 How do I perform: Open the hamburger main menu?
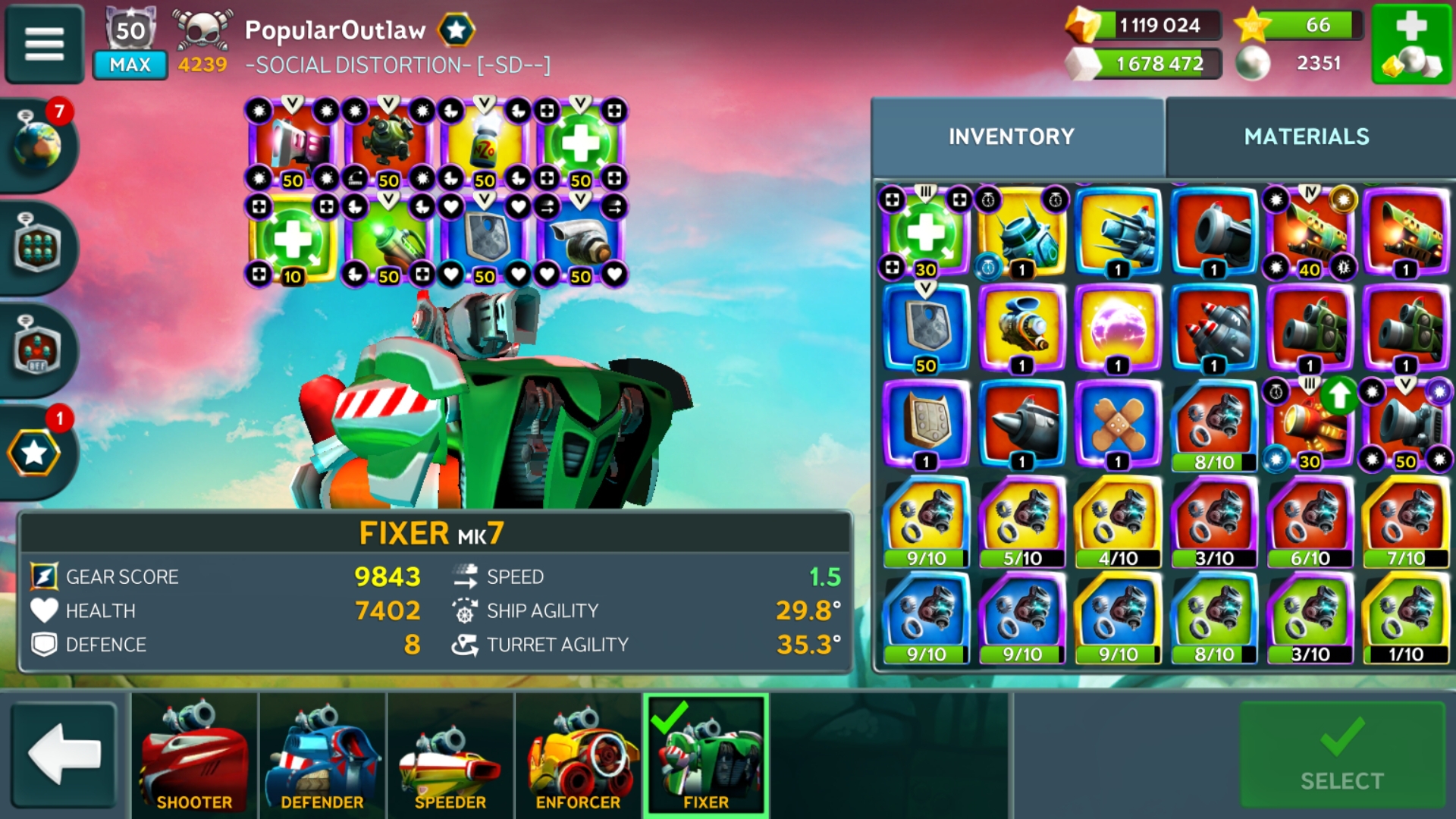pos(44,43)
